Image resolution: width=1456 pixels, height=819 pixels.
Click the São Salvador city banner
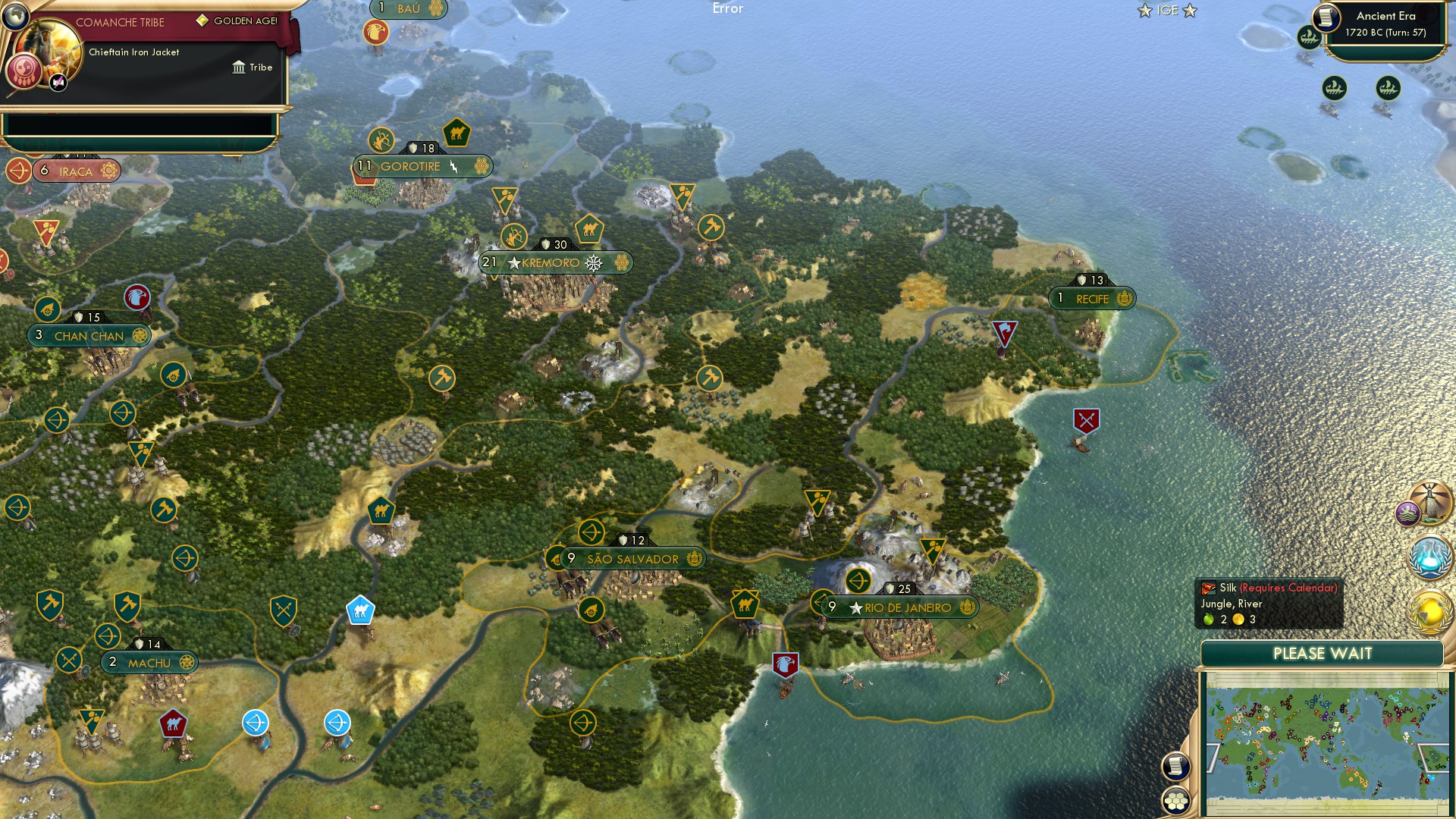634,558
